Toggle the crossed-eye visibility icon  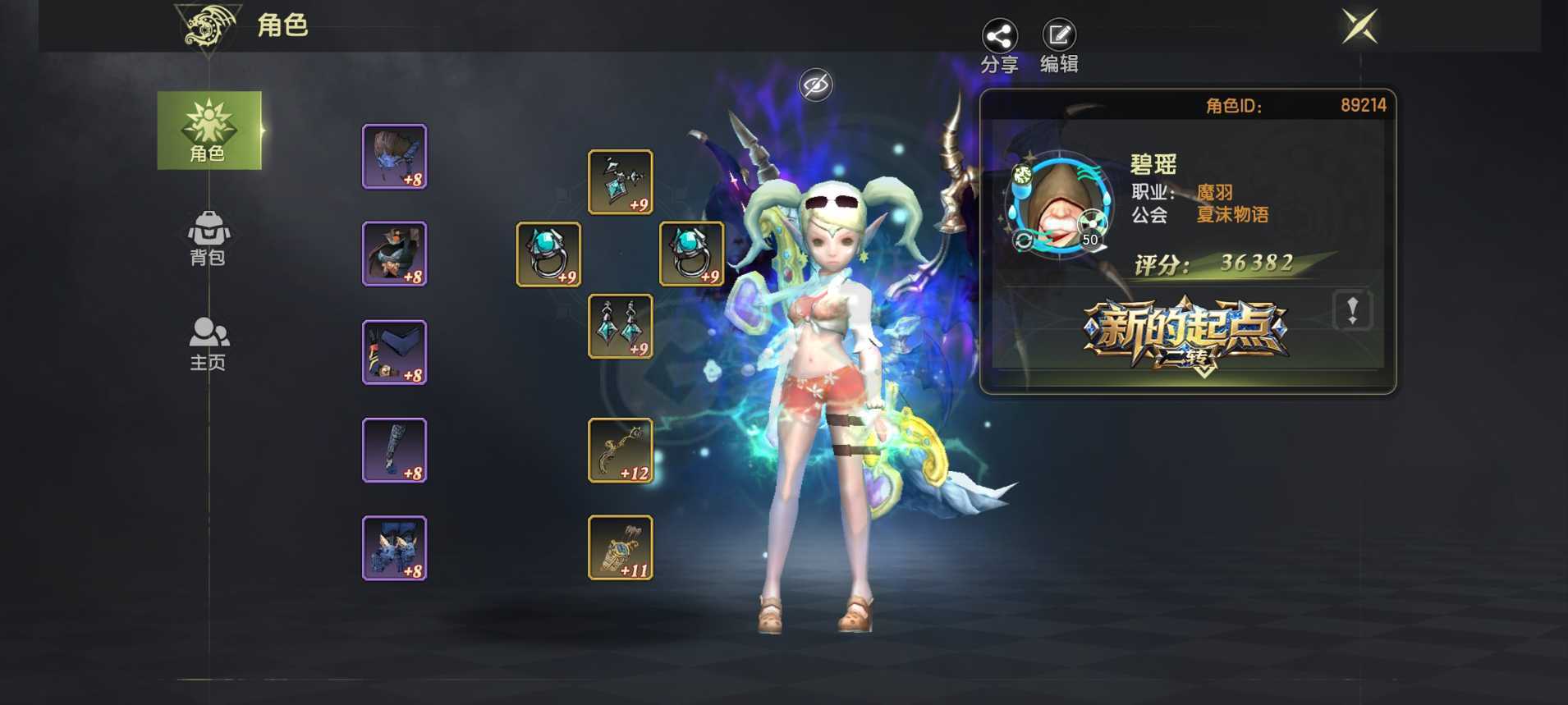[x=815, y=85]
